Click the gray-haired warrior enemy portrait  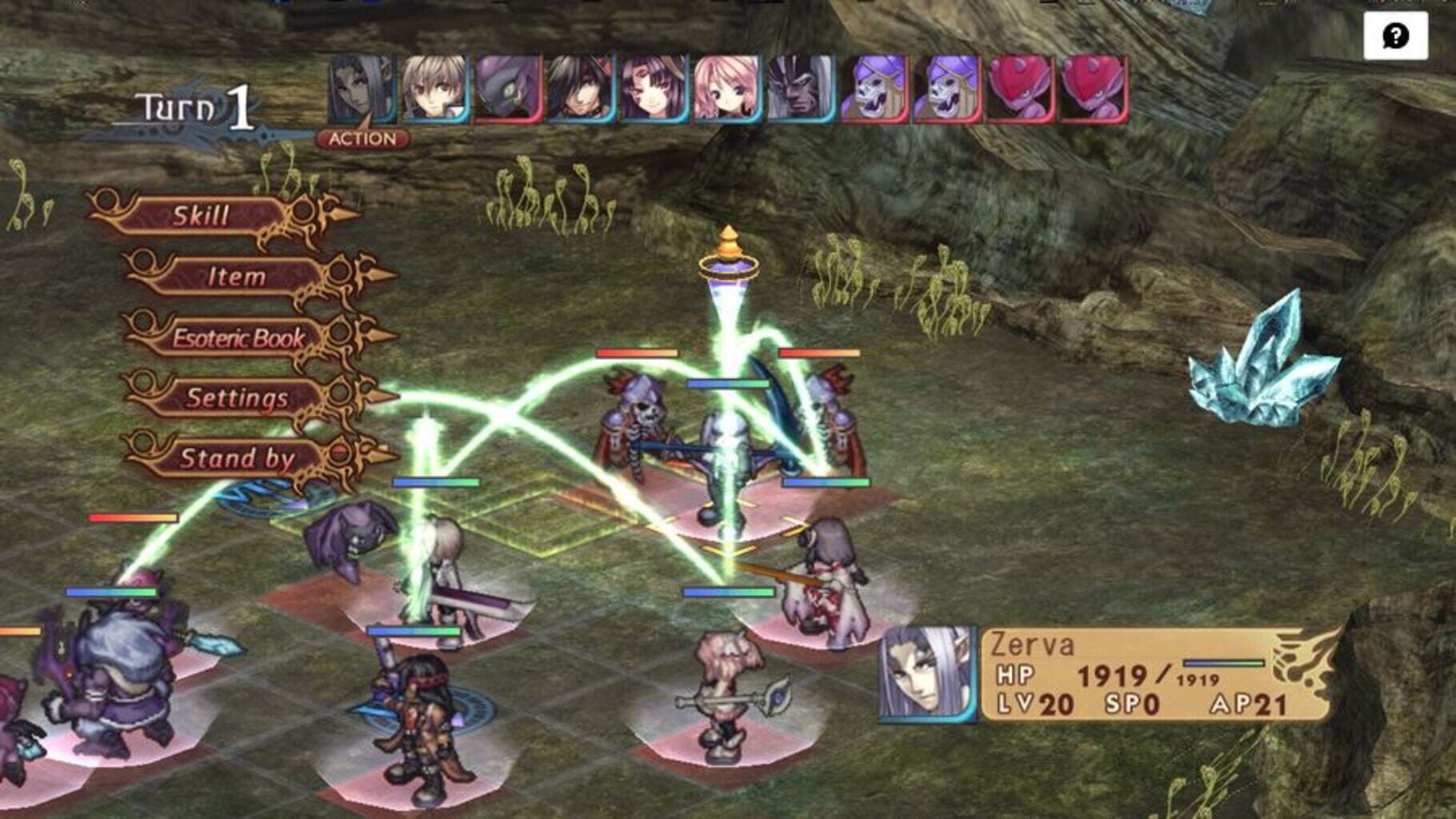pos(798,88)
